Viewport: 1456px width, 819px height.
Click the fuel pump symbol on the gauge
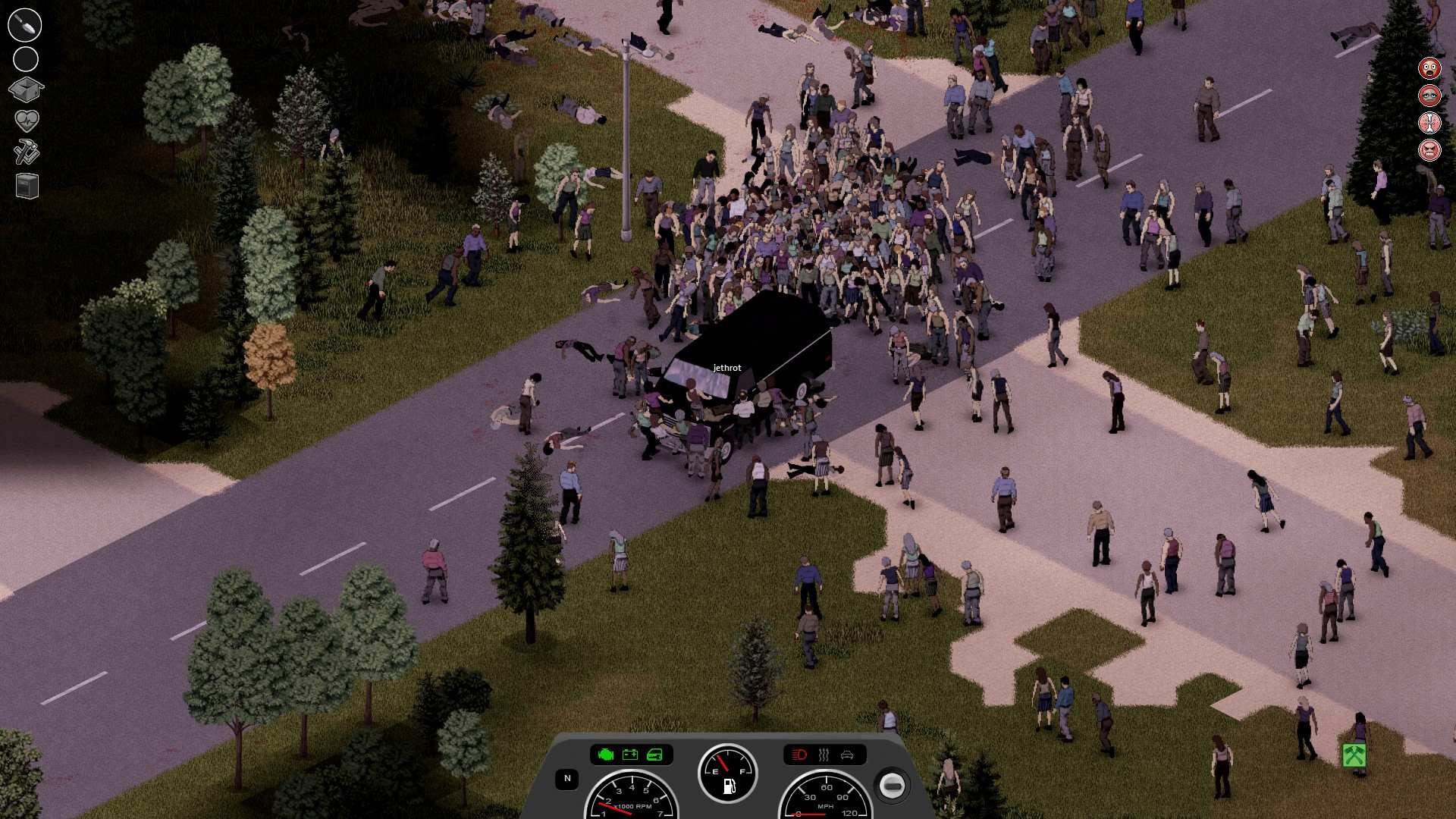[730, 788]
